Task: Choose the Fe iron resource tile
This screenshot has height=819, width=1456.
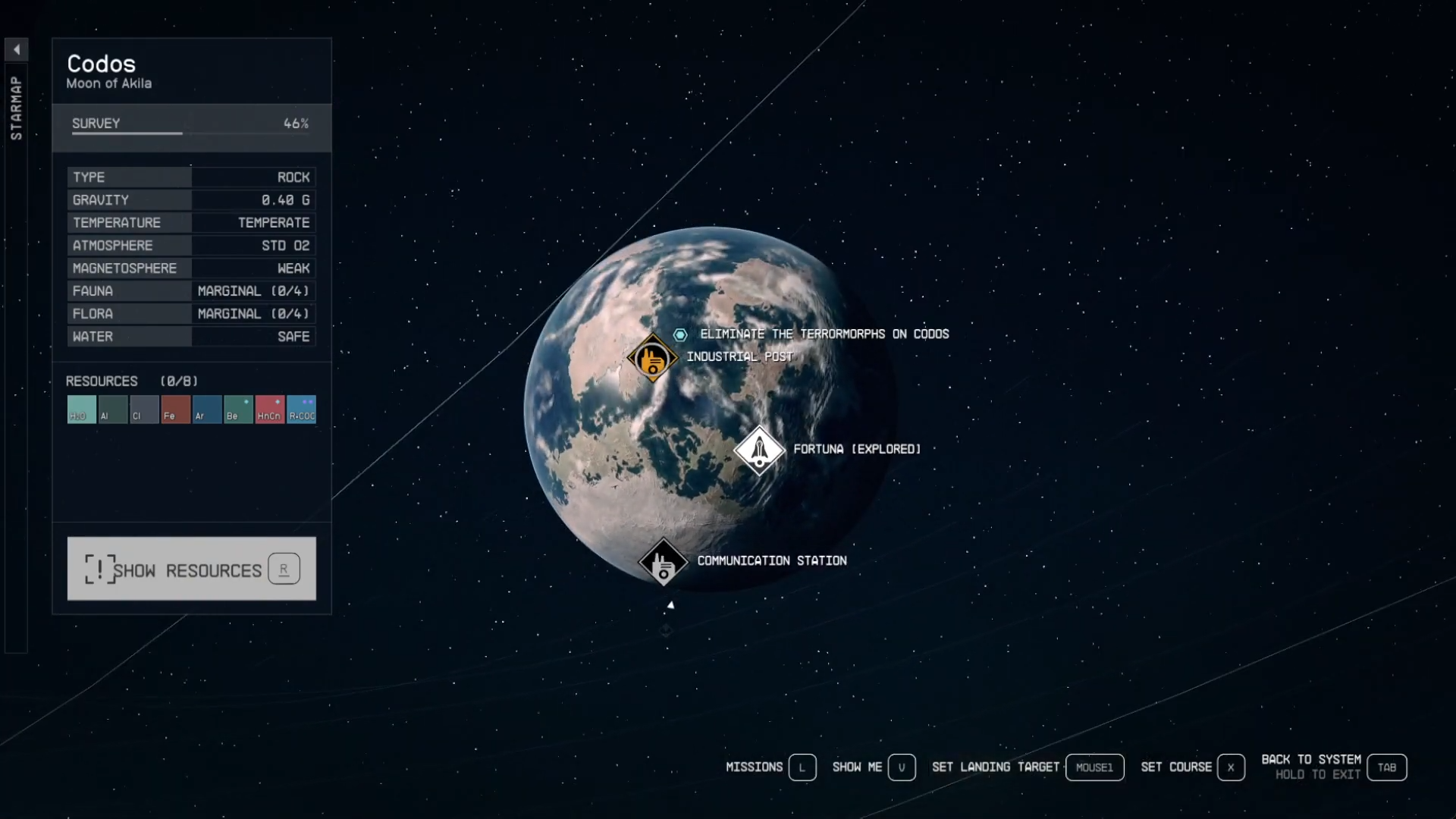Action: [175, 409]
